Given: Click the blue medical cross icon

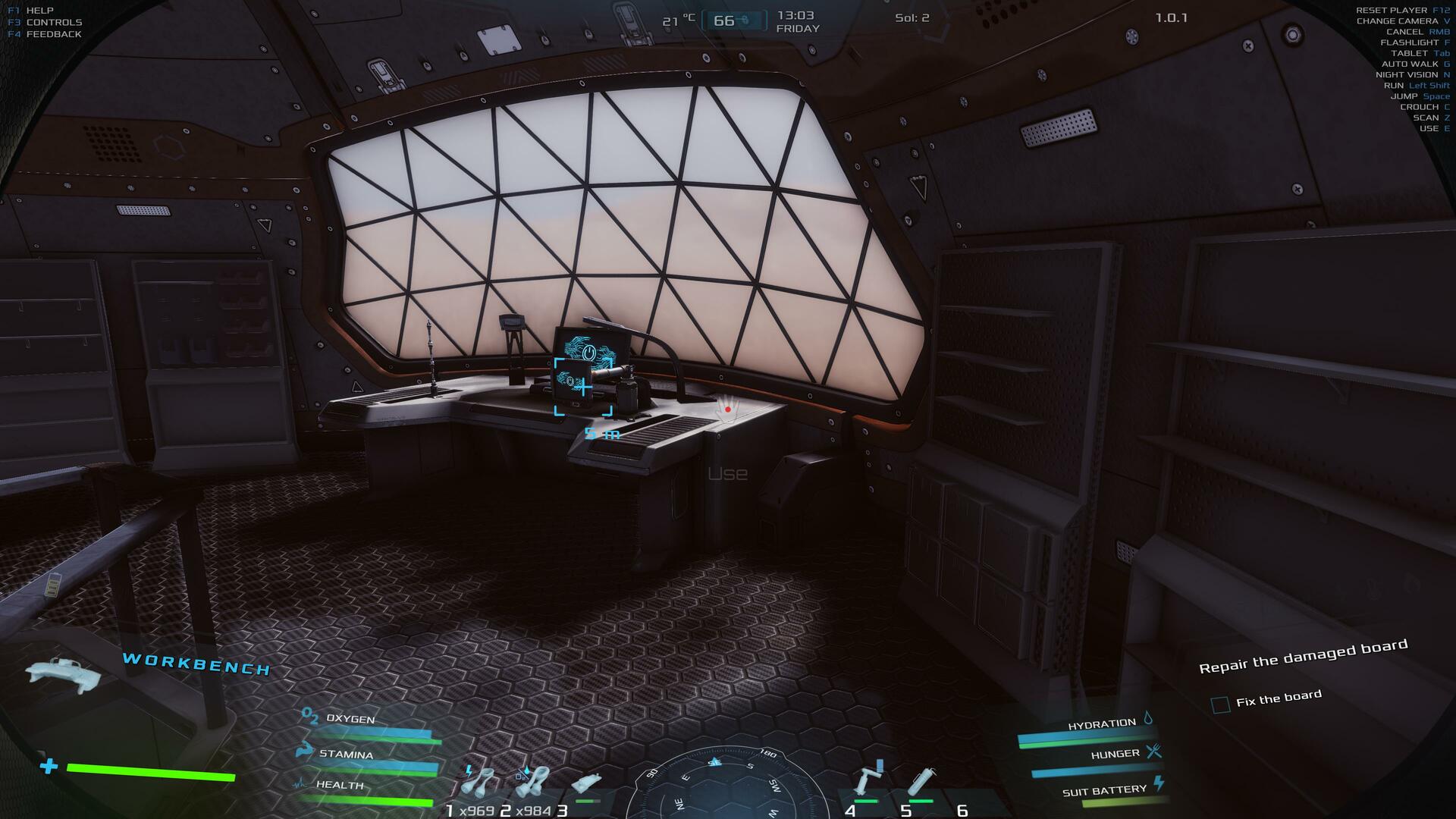Looking at the screenshot, I should click(49, 766).
